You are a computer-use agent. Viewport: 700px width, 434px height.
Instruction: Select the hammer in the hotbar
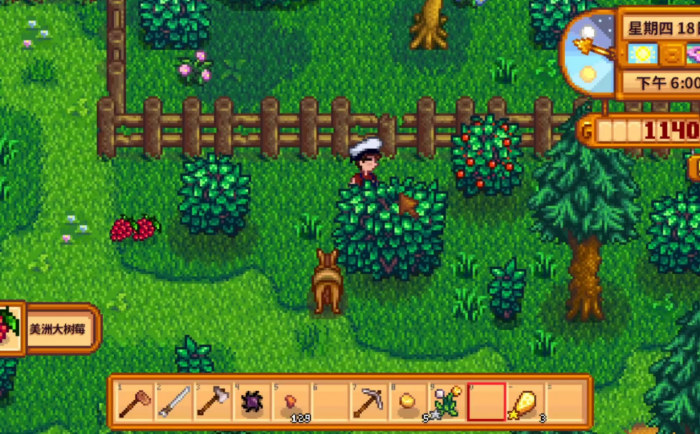(x=133, y=402)
